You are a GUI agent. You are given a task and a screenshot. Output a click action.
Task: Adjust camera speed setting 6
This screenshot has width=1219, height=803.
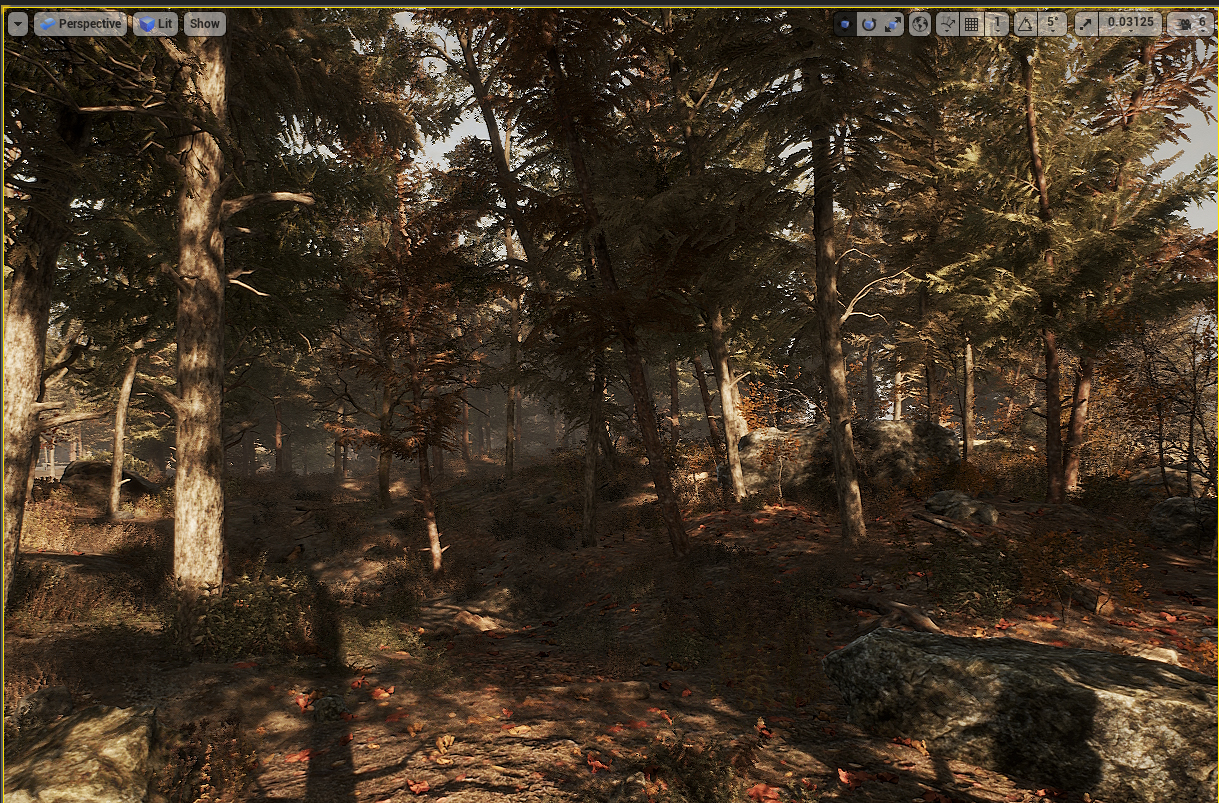(1191, 24)
